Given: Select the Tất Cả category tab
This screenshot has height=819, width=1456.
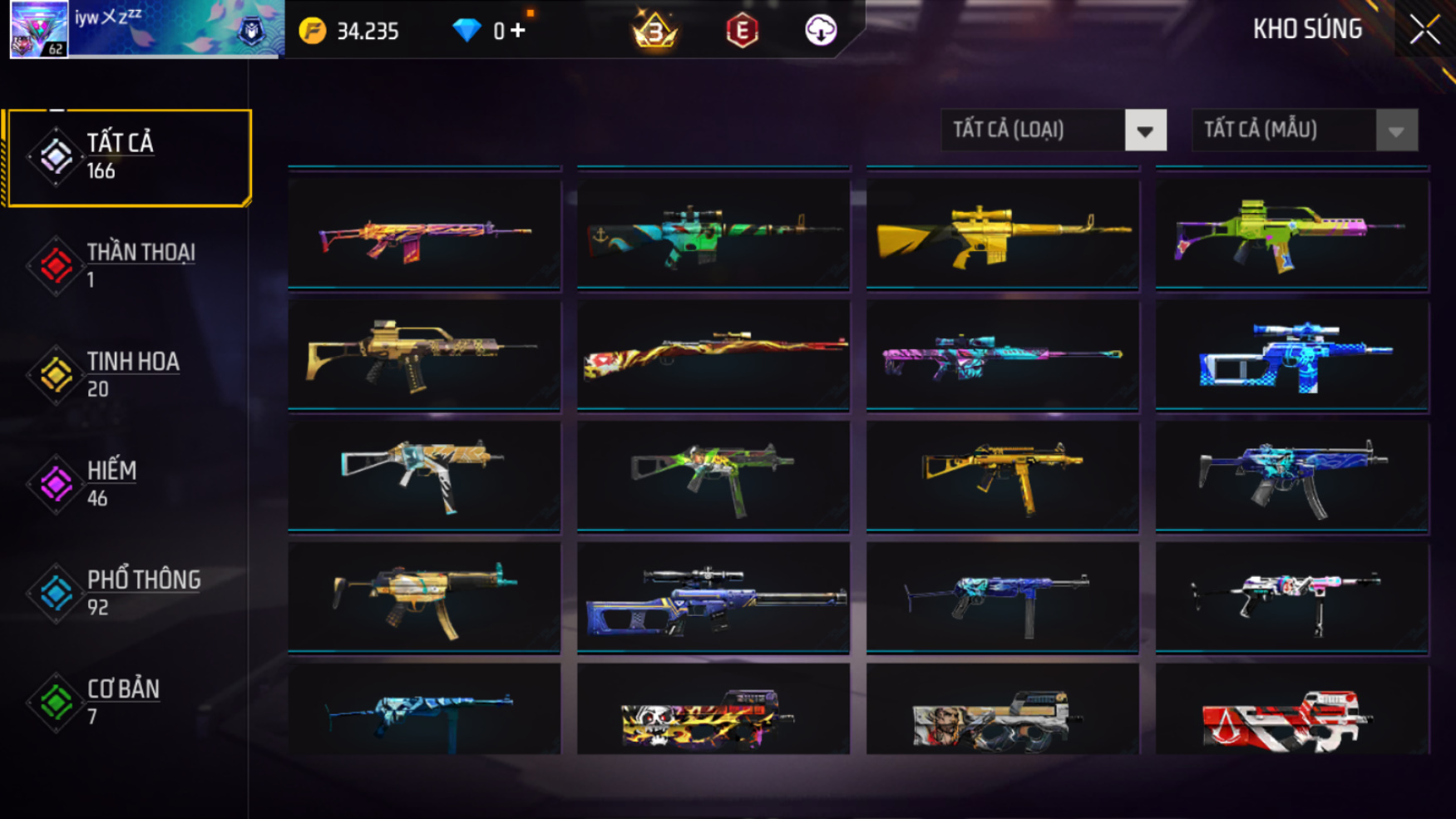Looking at the screenshot, I should coord(128,157).
